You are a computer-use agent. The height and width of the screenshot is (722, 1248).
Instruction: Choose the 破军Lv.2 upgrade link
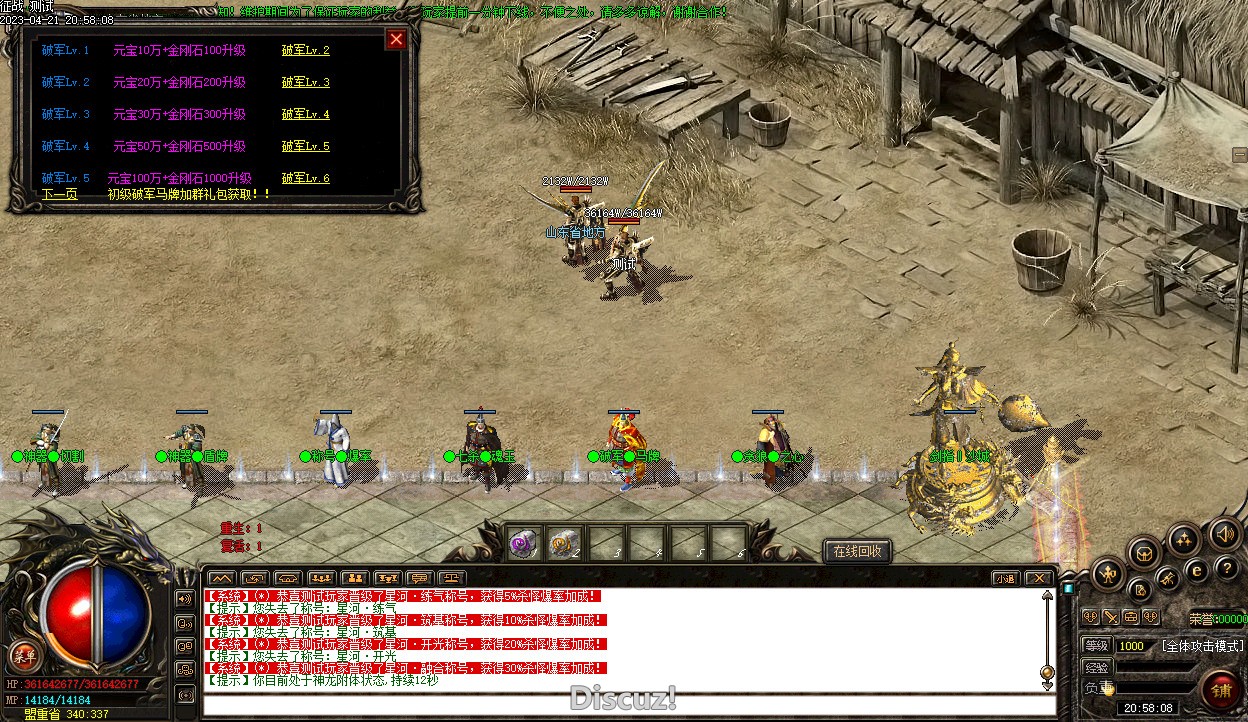(x=305, y=50)
